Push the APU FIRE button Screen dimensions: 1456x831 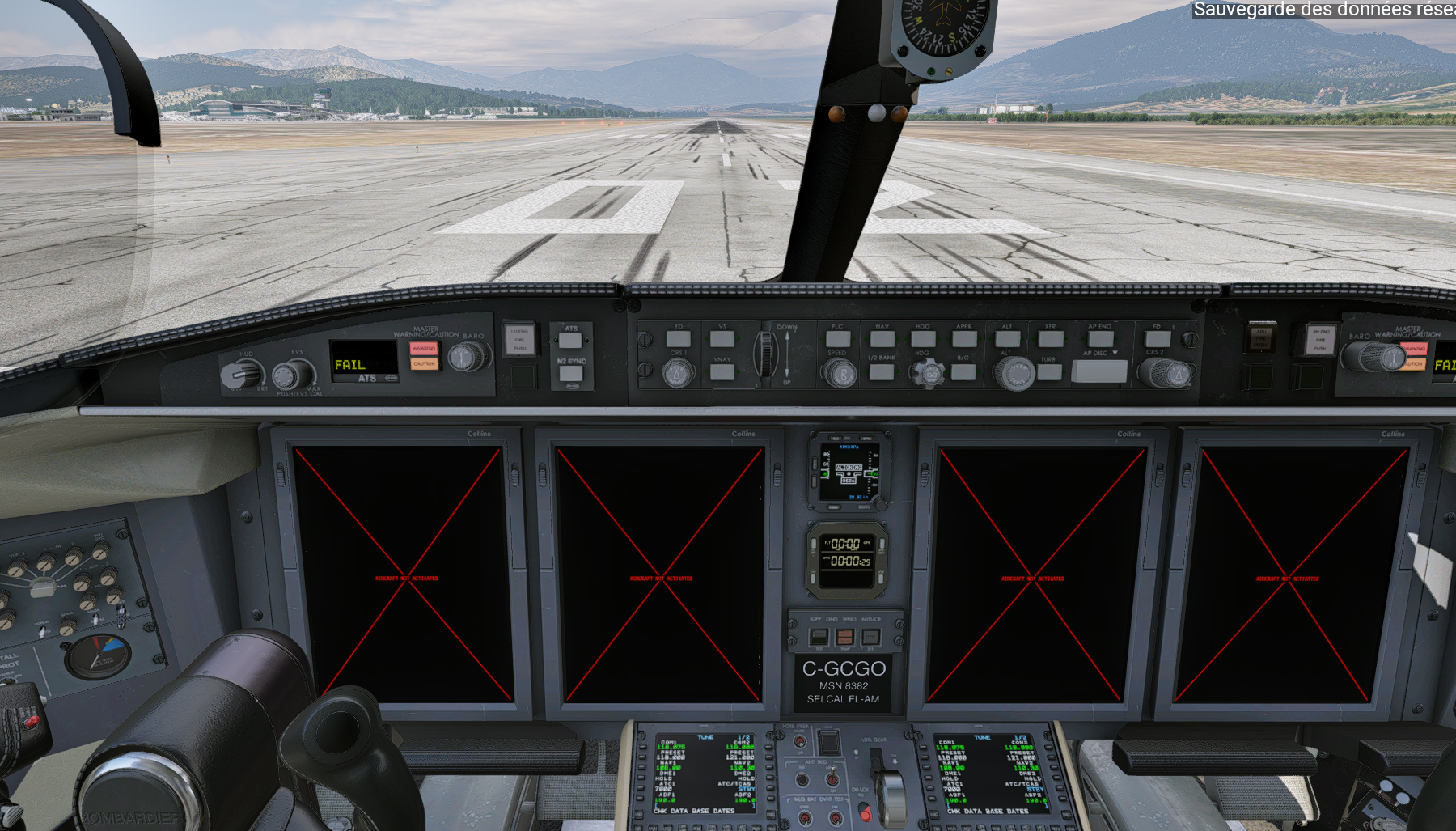click(x=1260, y=338)
